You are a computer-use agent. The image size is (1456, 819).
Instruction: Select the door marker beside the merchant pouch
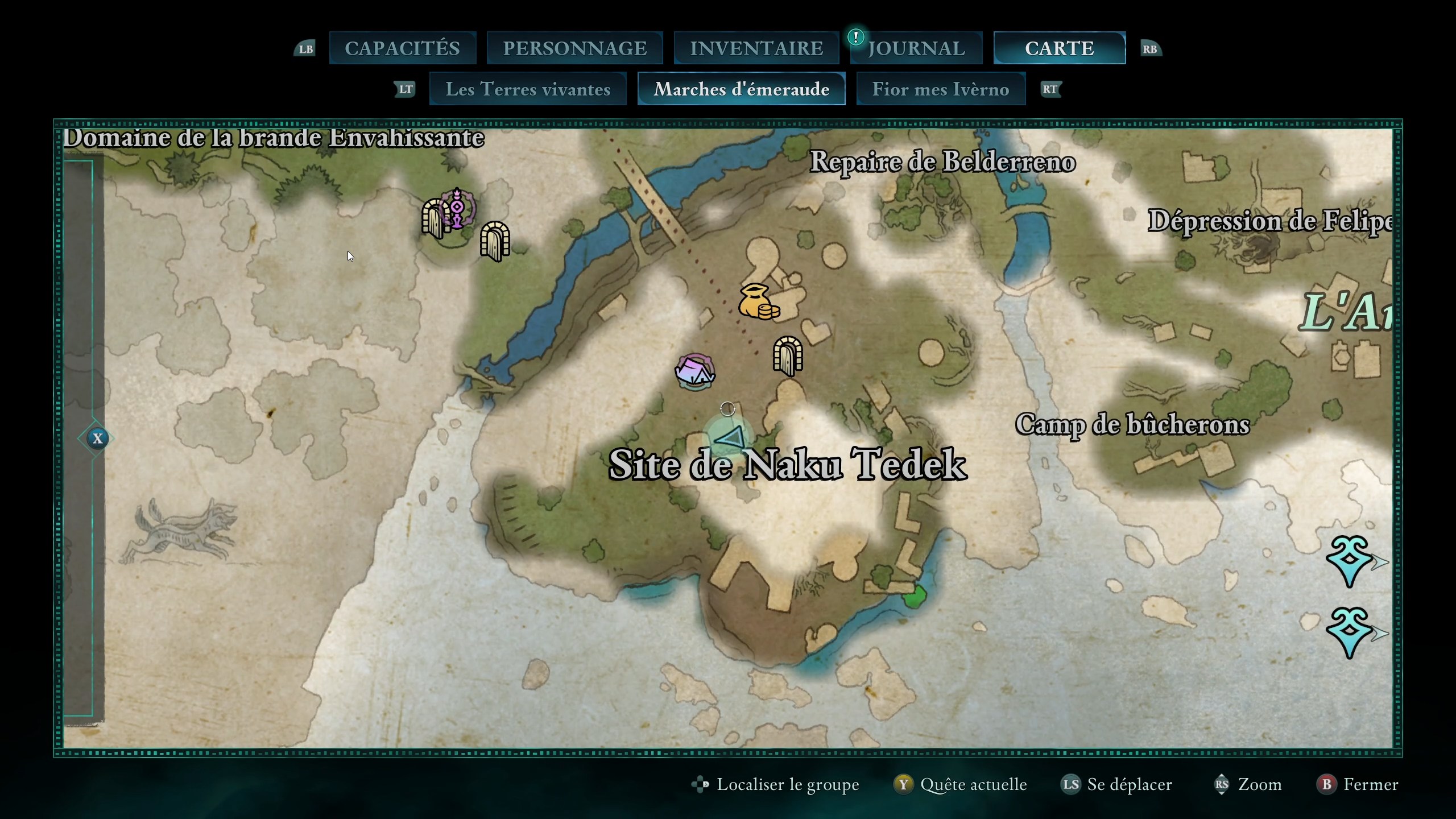[x=788, y=356]
